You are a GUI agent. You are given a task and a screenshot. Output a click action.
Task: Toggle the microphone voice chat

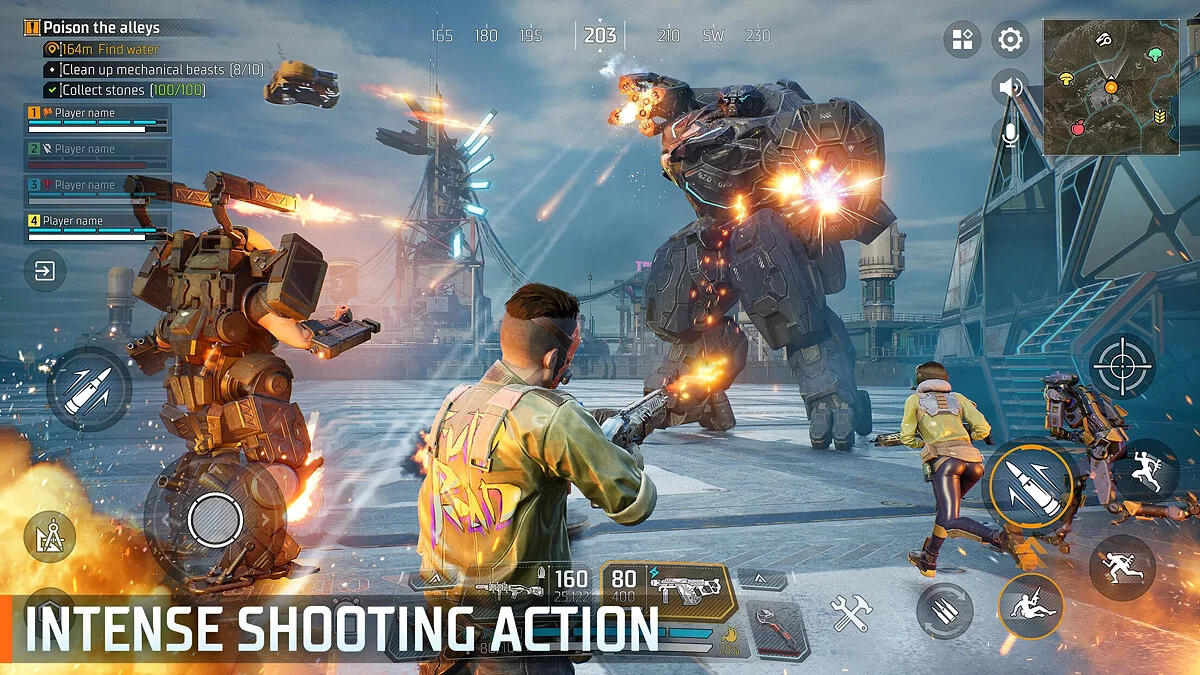pyautogui.click(x=1010, y=135)
